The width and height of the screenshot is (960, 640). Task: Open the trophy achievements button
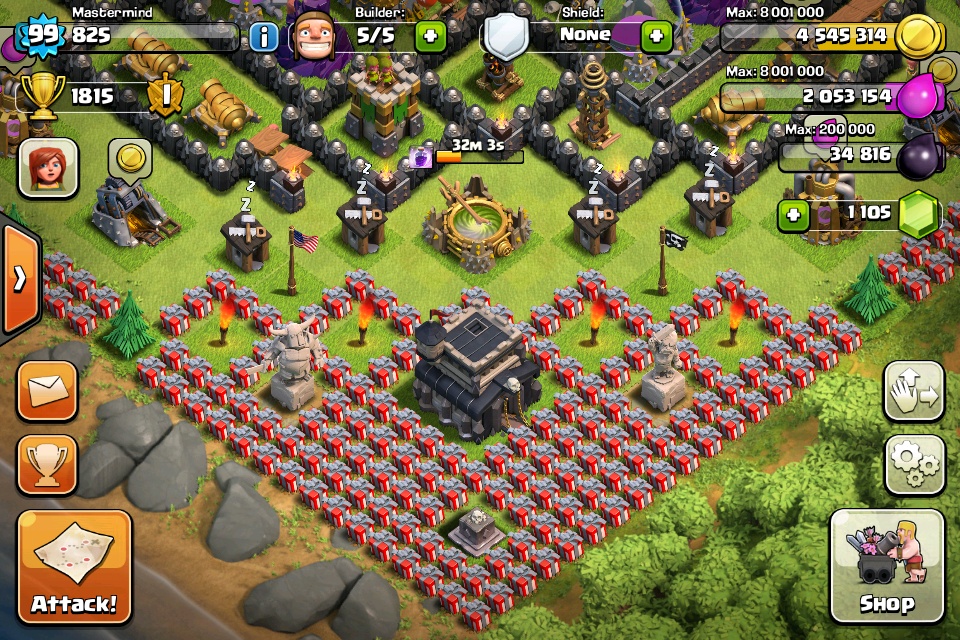coord(47,464)
